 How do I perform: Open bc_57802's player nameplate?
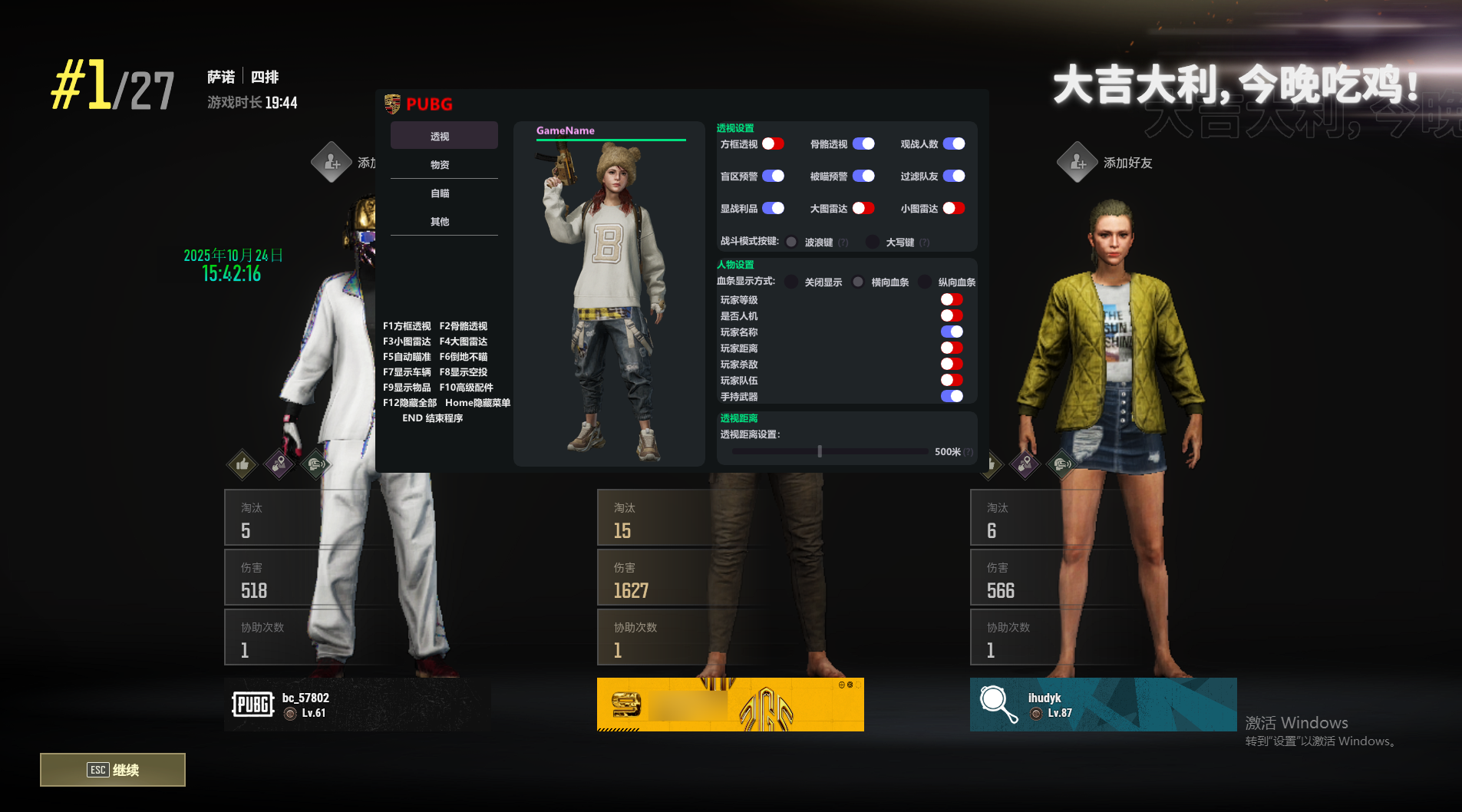click(358, 705)
